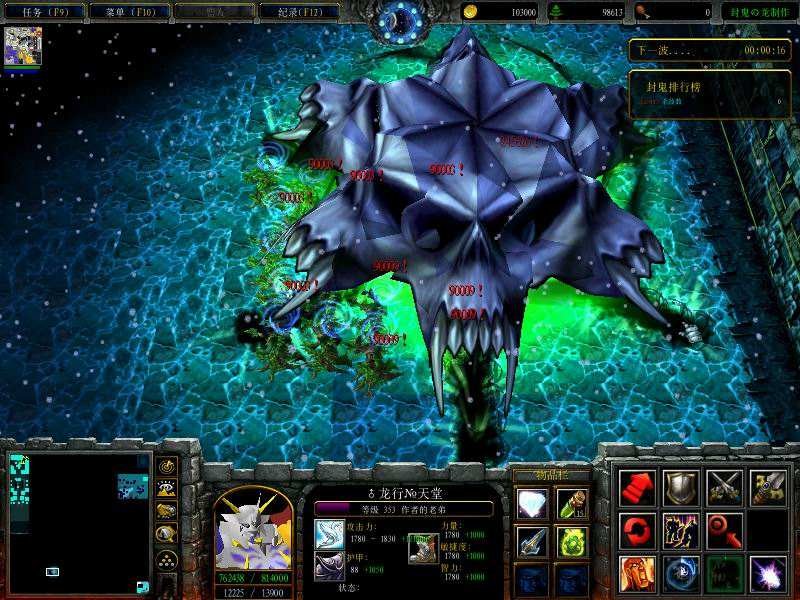Select the hero icon in the top-left corner
The height and width of the screenshot is (600, 800).
(23, 47)
